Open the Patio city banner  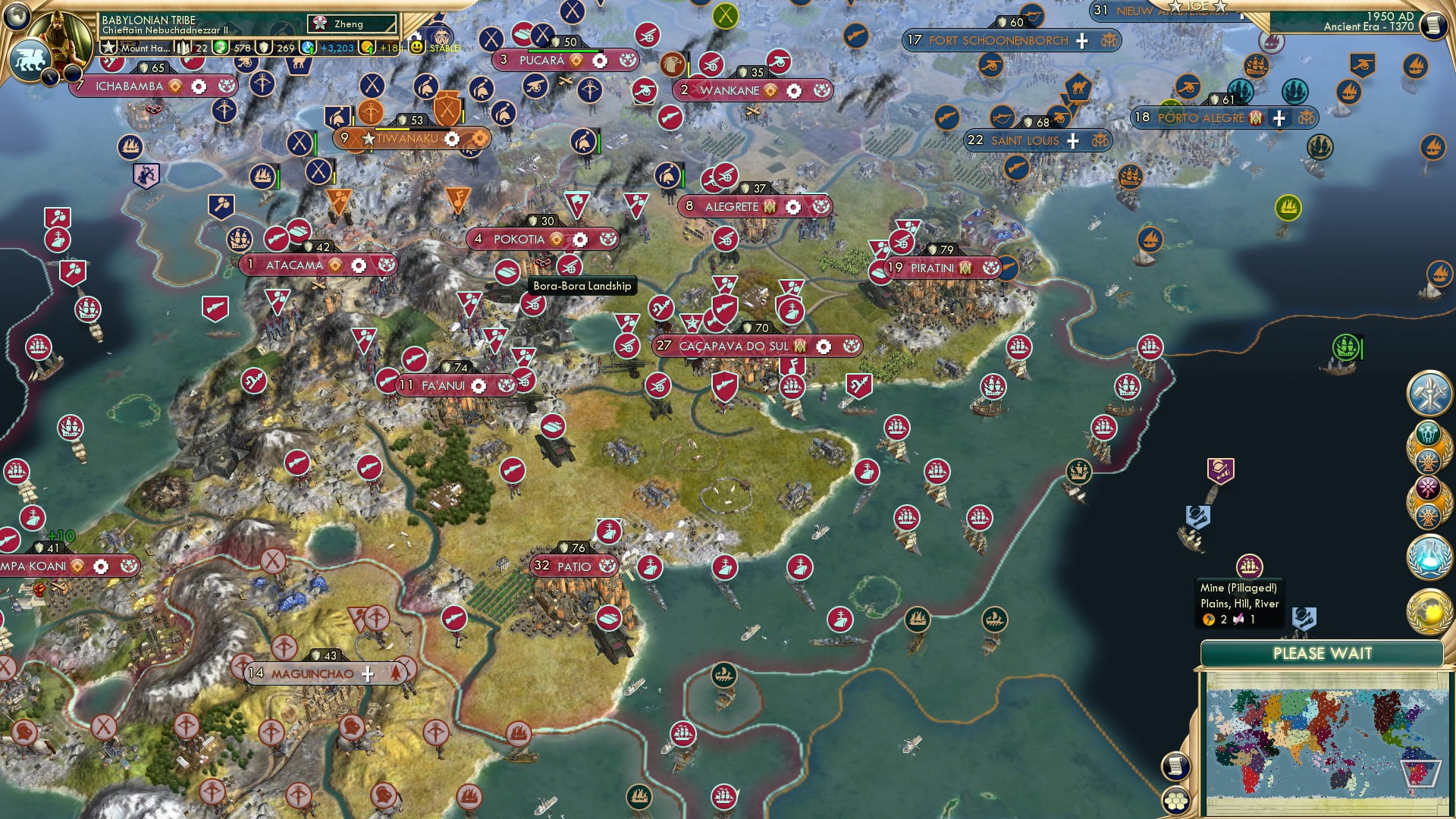tap(574, 566)
